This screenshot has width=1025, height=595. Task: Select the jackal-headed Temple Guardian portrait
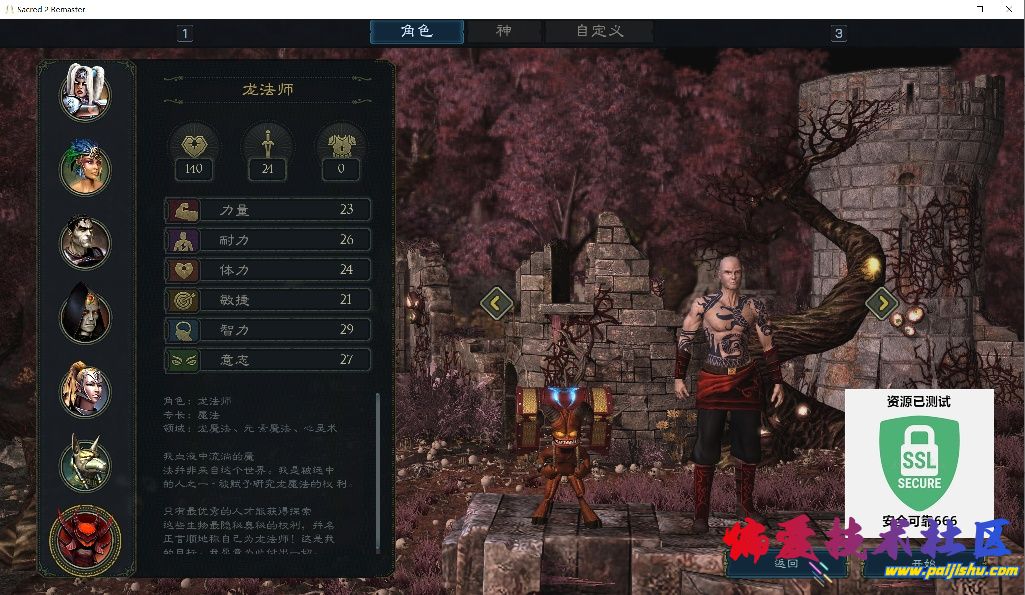click(x=85, y=462)
